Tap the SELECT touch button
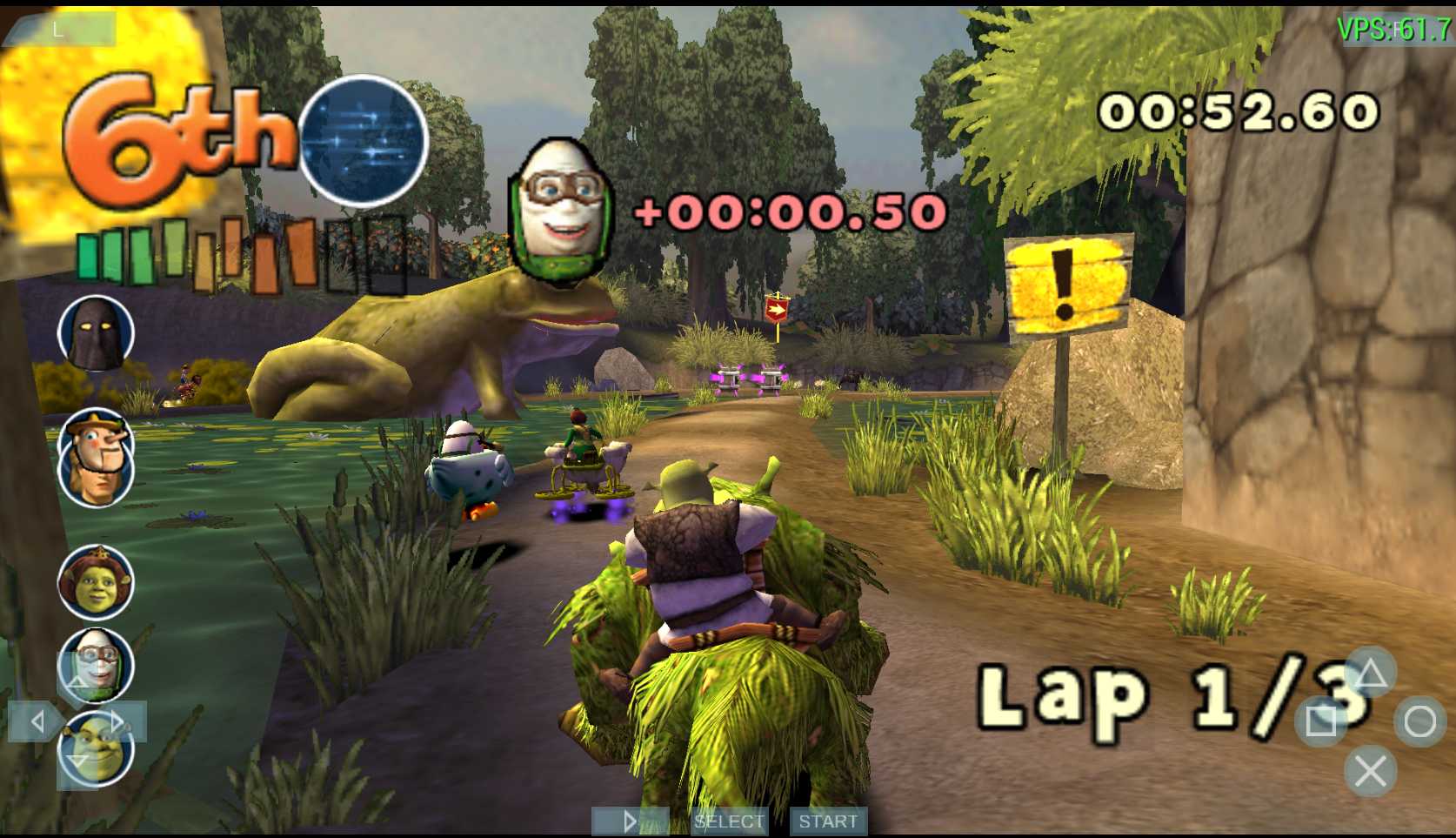This screenshot has height=838, width=1456. tap(729, 821)
